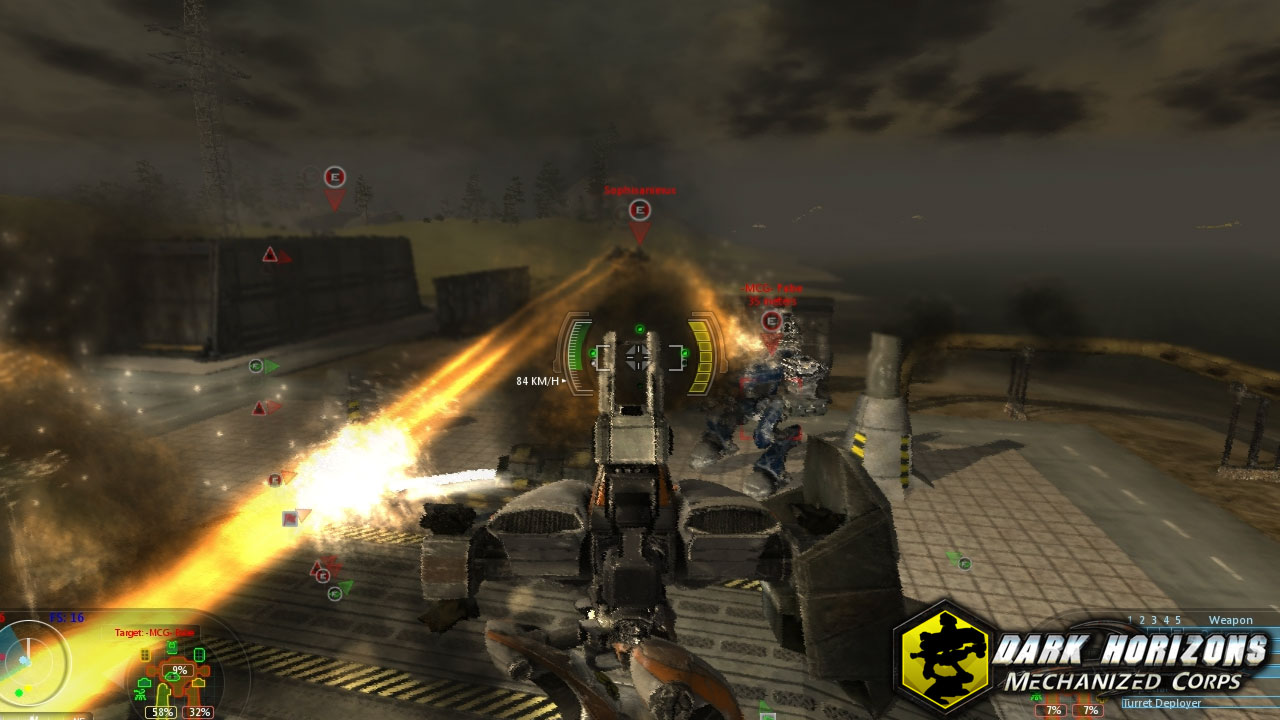Select the enemy marker labeled MCG- Fabe
Image resolution: width=1280 pixels, height=720 pixels.
pos(770,322)
